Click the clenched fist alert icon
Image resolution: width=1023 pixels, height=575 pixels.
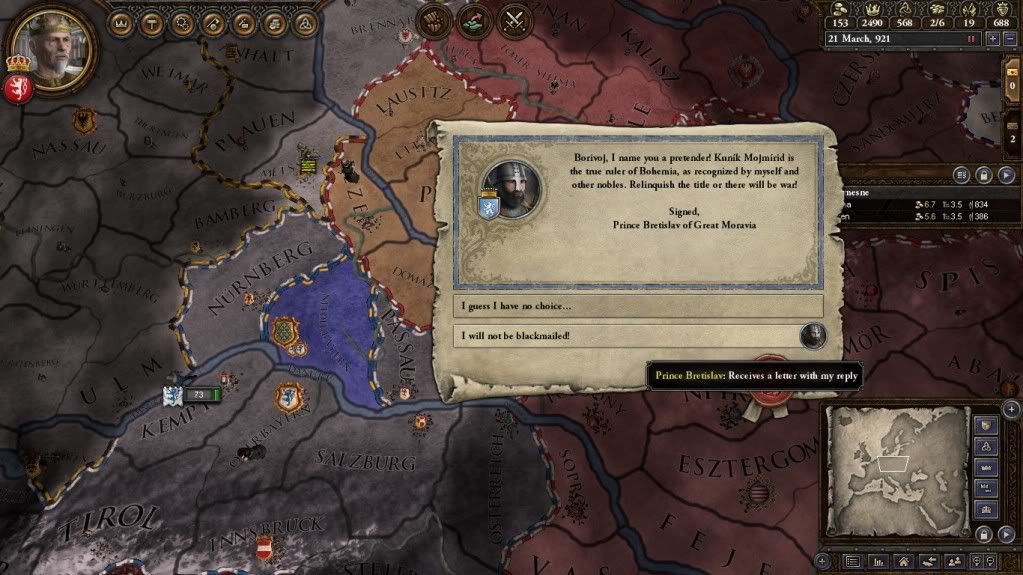[433, 20]
